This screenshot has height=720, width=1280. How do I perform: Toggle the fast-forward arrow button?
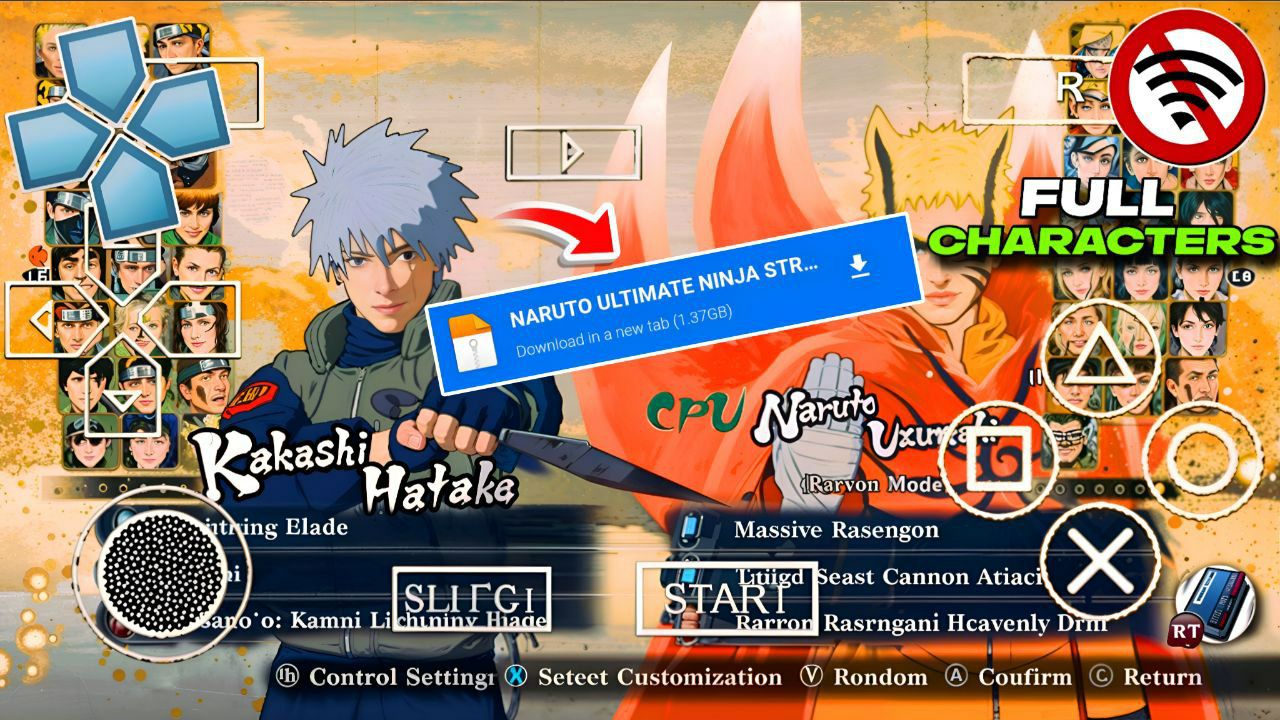point(572,152)
